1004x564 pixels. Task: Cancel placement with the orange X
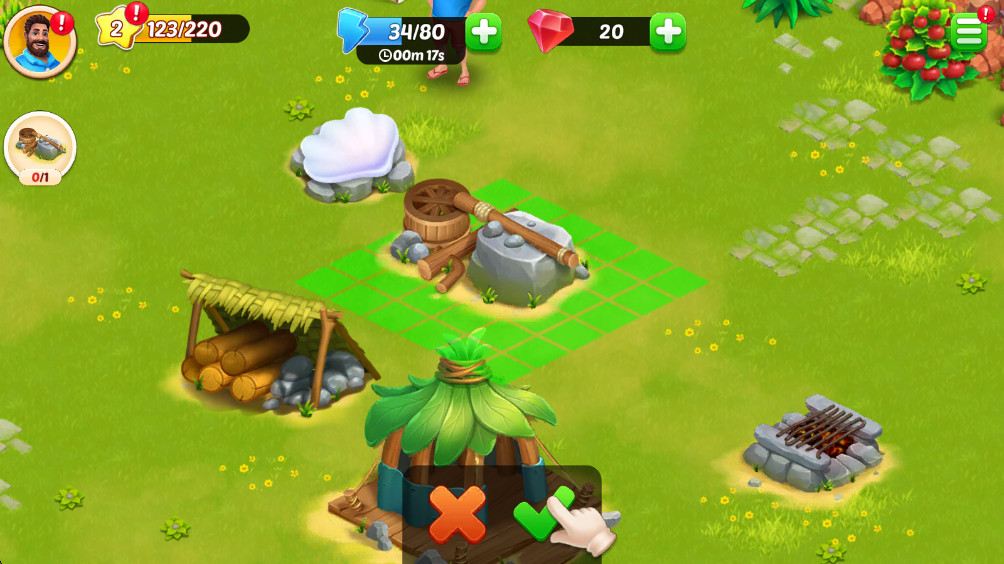(457, 514)
